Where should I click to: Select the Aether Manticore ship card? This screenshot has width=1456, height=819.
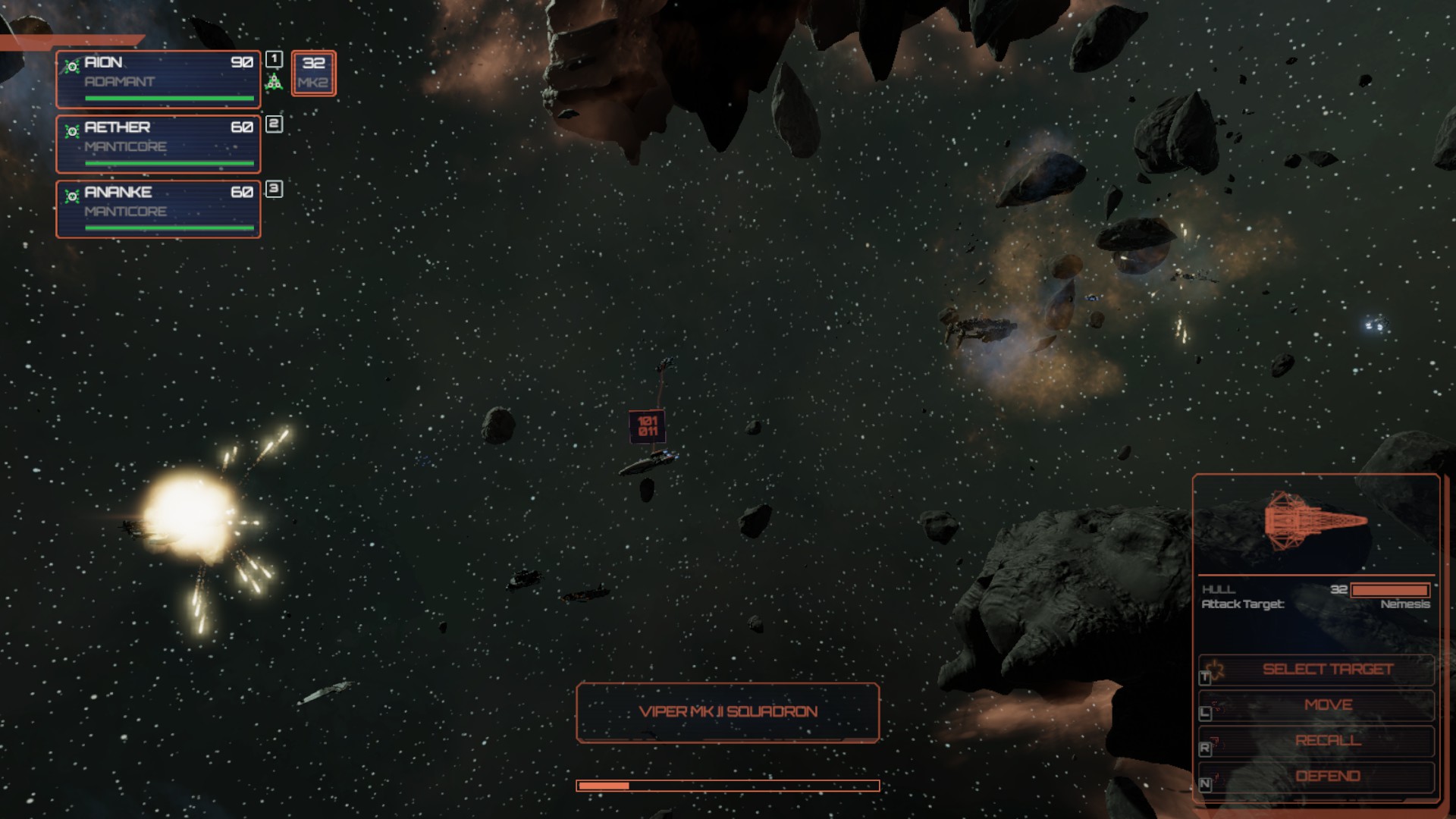[x=158, y=144]
